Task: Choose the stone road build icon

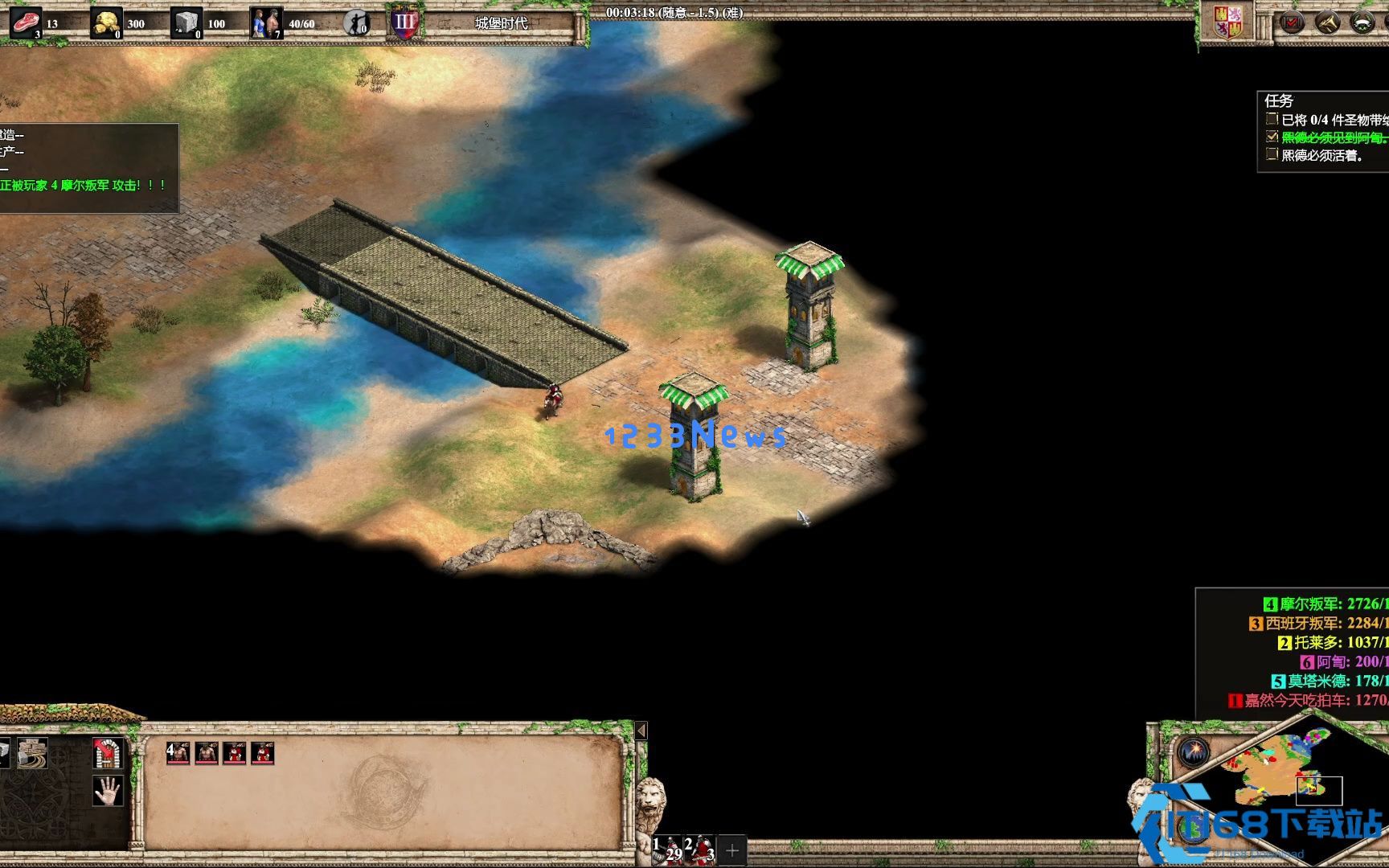Action: click(x=33, y=753)
